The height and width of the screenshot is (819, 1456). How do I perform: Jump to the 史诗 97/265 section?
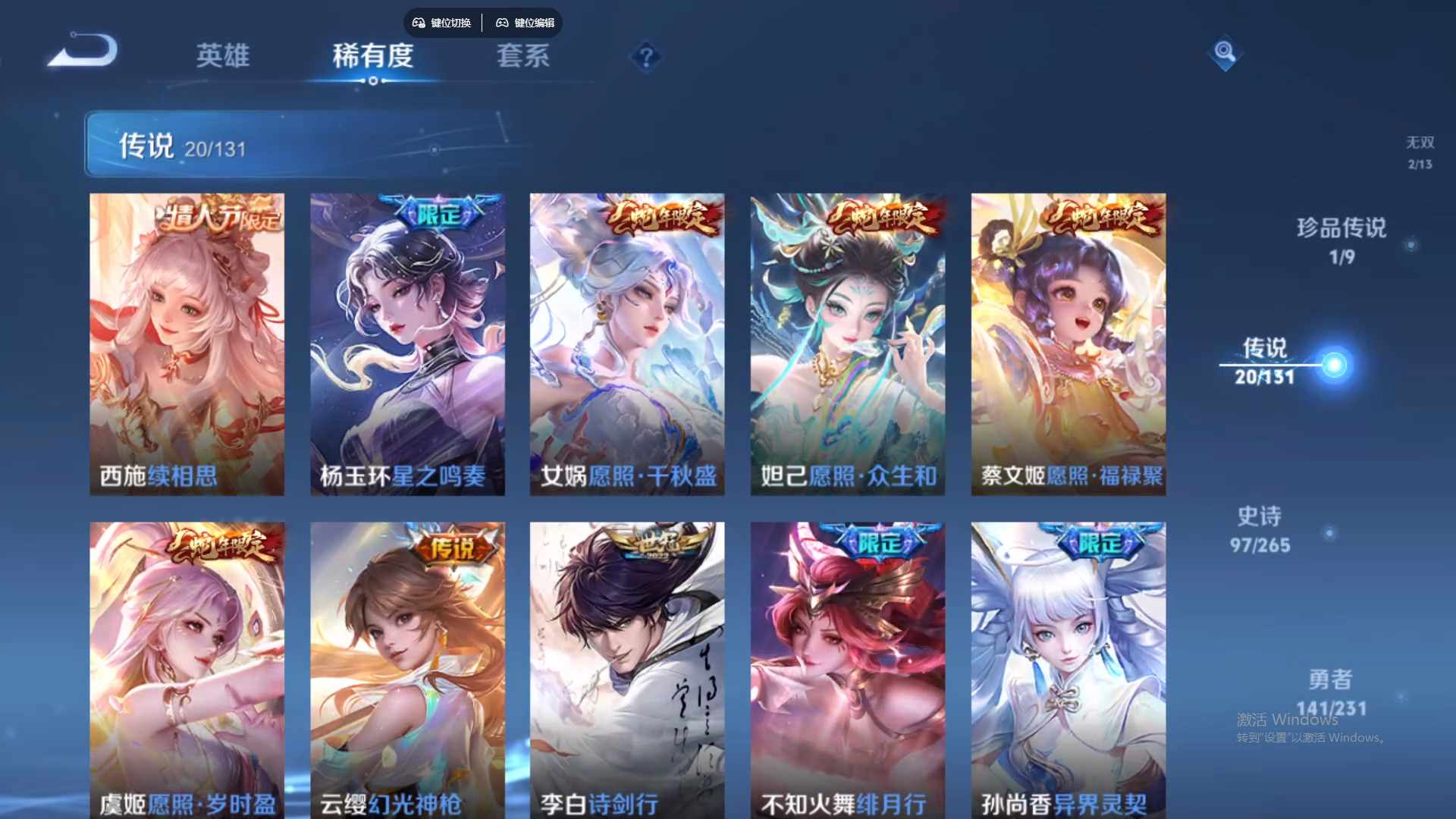(x=1261, y=529)
